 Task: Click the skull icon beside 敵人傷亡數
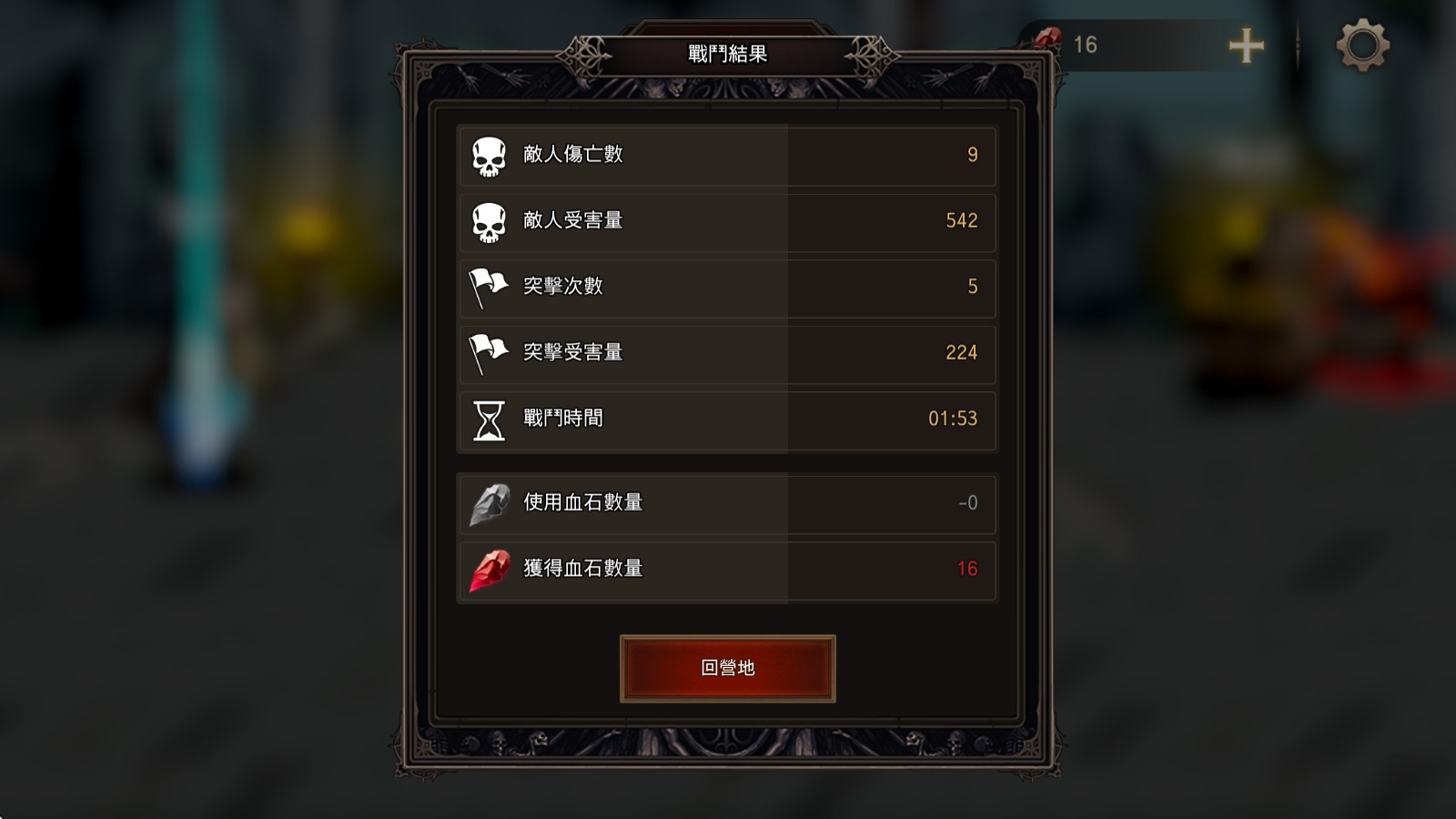[x=488, y=156]
